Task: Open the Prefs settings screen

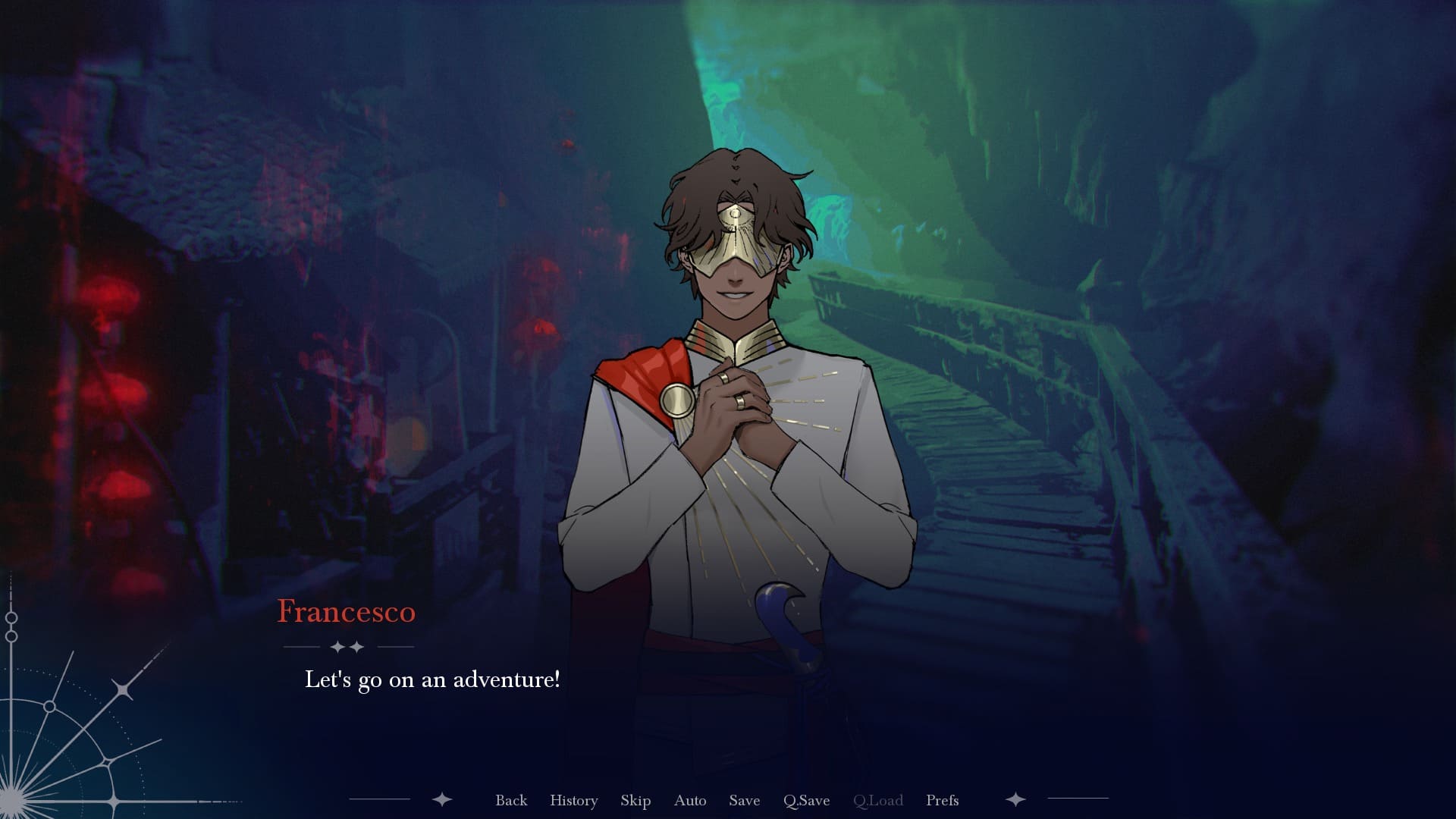Action: [x=942, y=800]
